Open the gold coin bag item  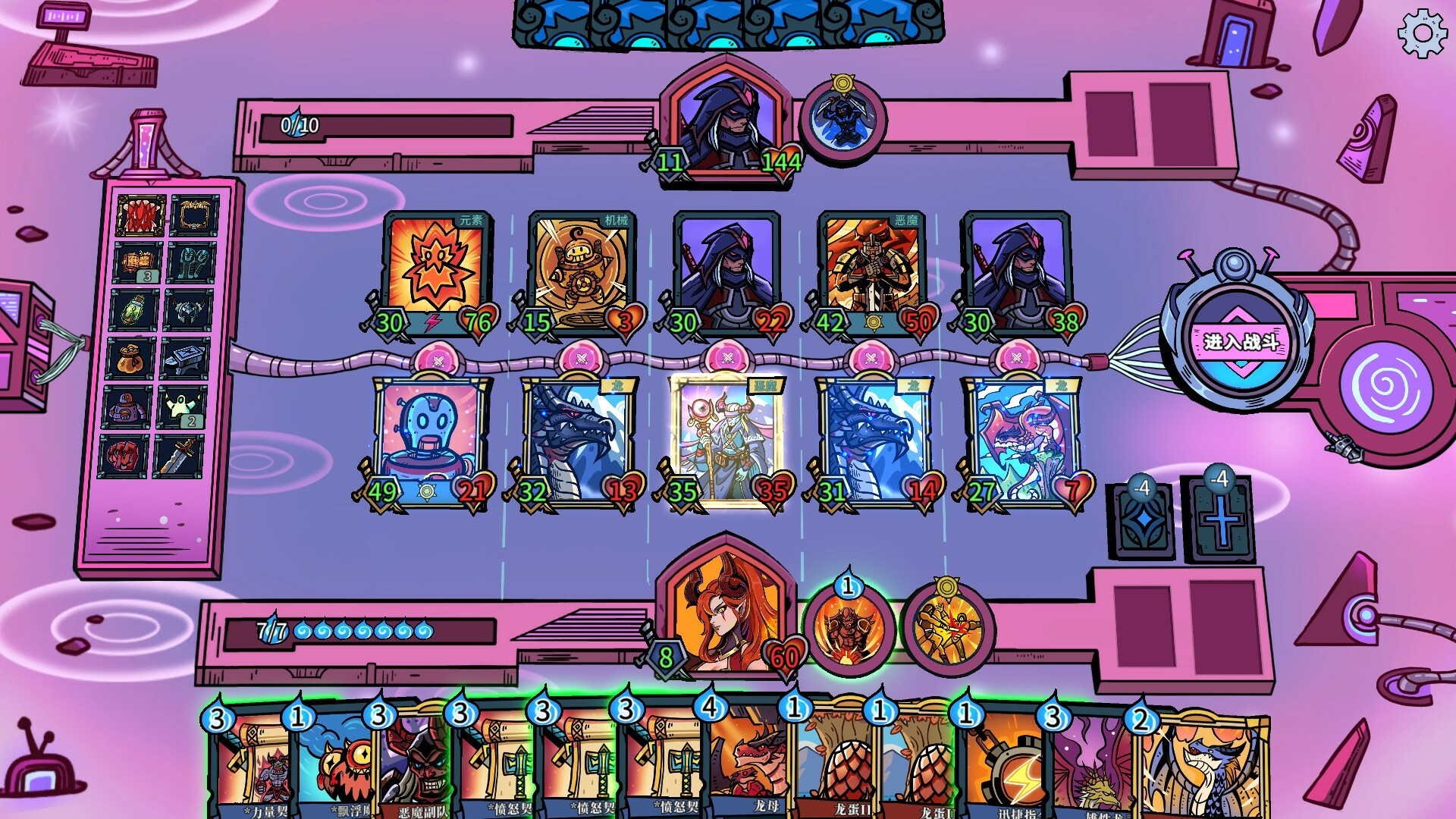[x=133, y=360]
